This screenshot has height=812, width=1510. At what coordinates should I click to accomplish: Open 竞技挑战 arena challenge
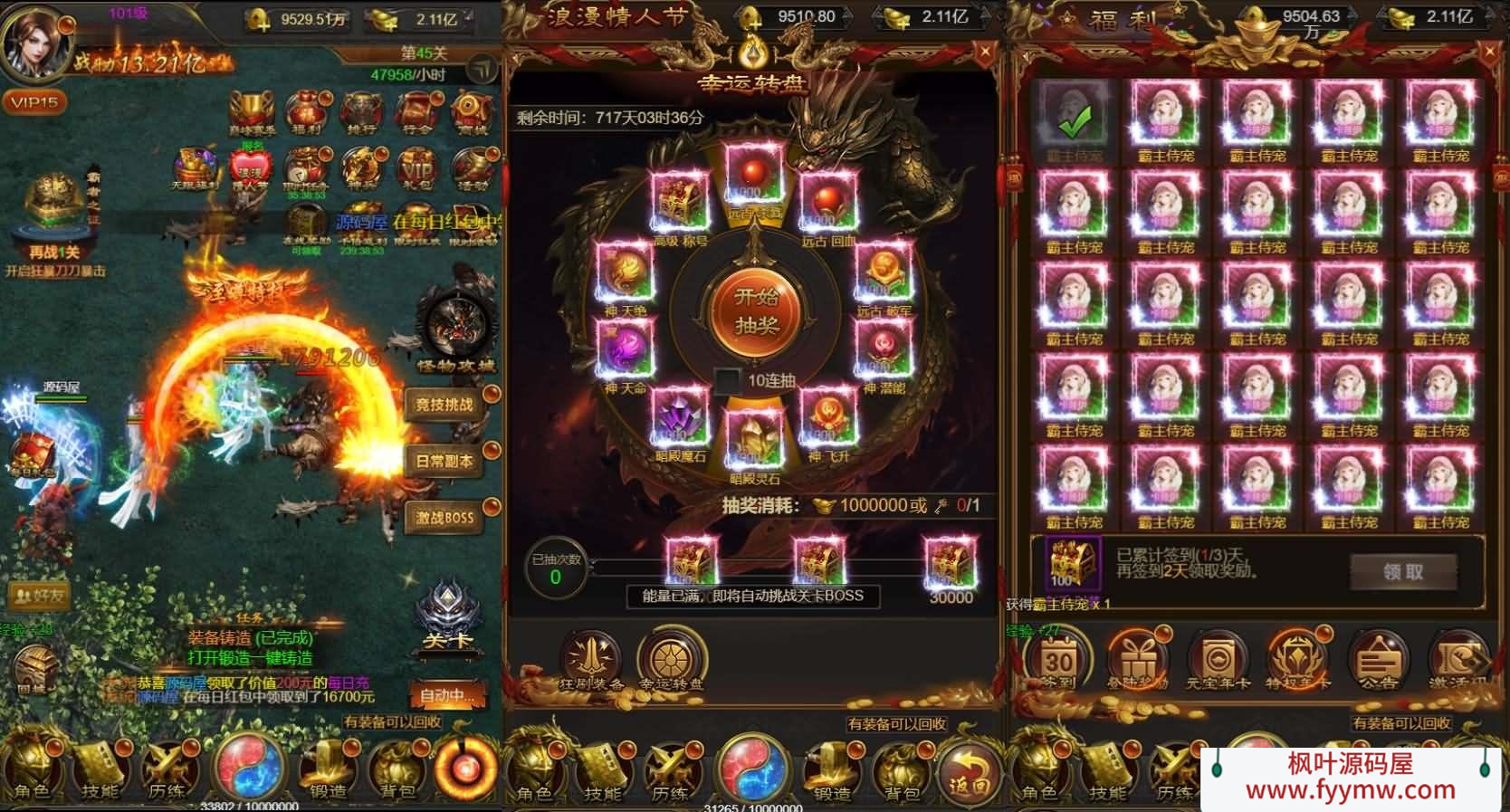tap(445, 405)
